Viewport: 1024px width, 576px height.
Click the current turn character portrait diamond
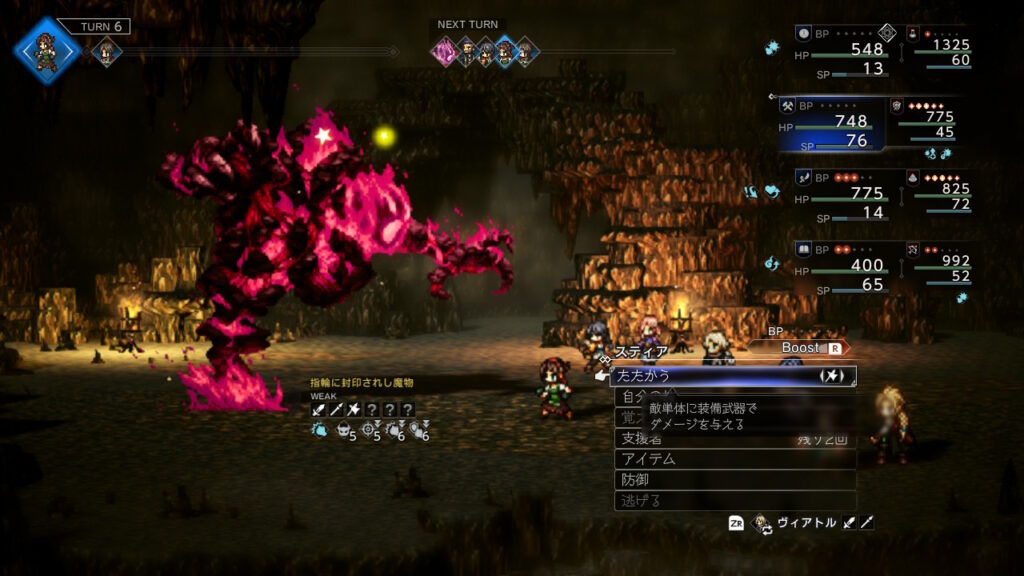[x=46, y=50]
